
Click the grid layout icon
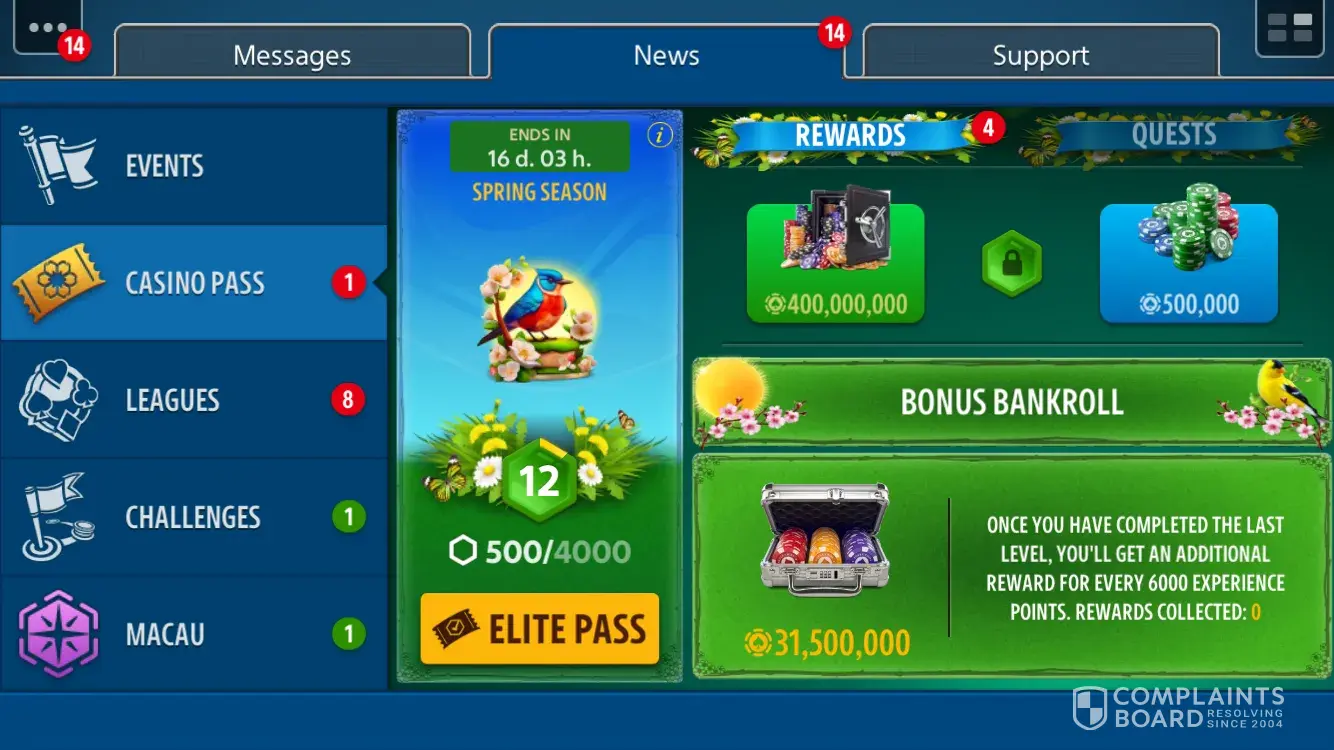pyautogui.click(x=1289, y=28)
